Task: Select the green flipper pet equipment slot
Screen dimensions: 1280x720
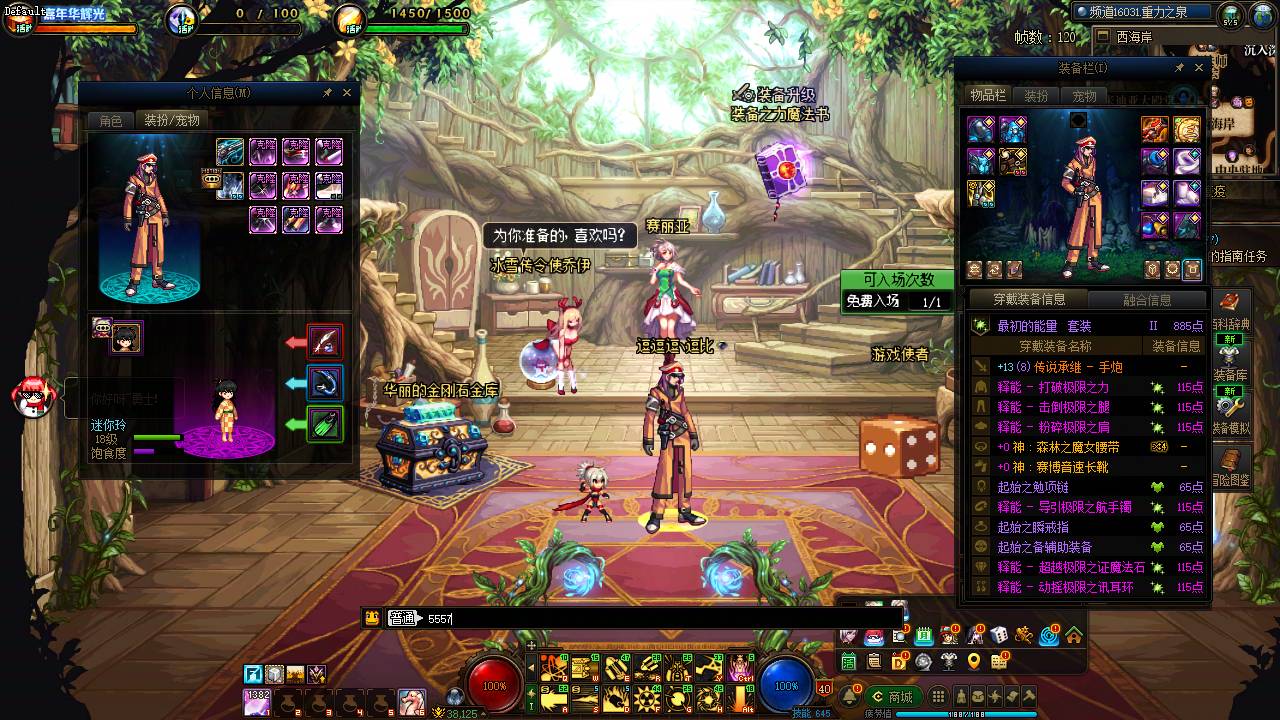Action: (326, 424)
